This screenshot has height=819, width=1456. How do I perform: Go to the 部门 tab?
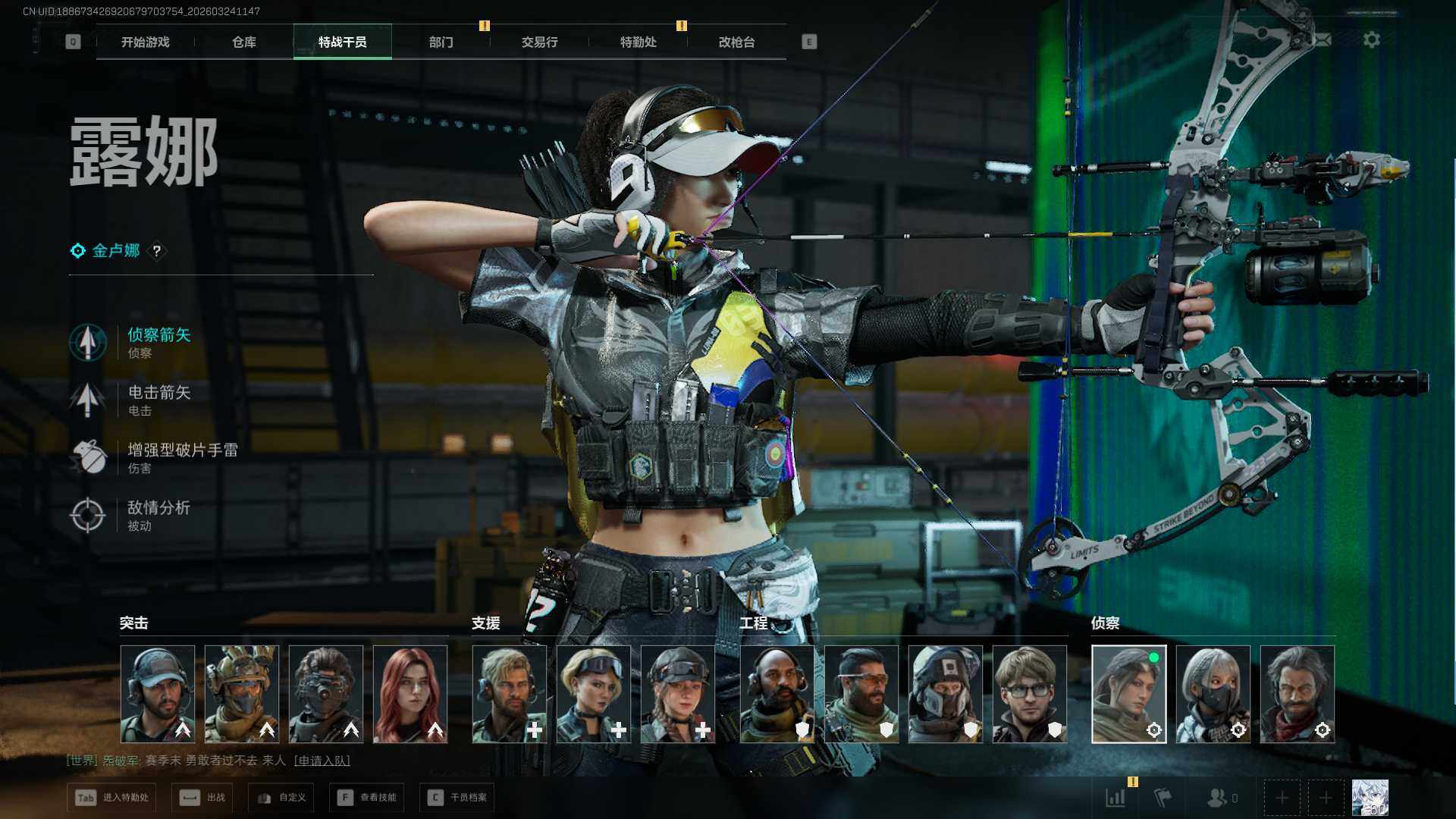[x=441, y=42]
